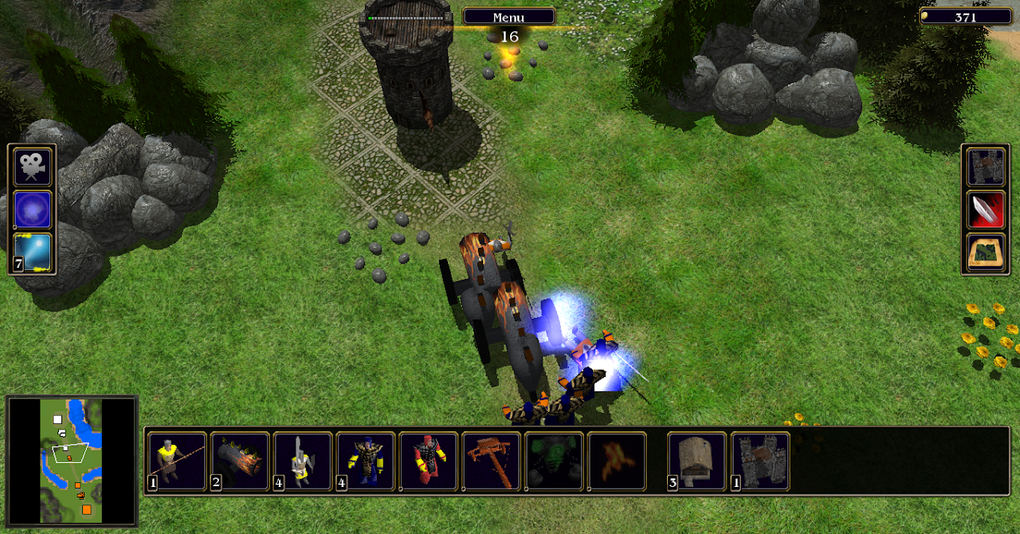Screen dimensions: 1020x534
Task: Select the spearman unit slot
Action: pyautogui.click(x=177, y=461)
